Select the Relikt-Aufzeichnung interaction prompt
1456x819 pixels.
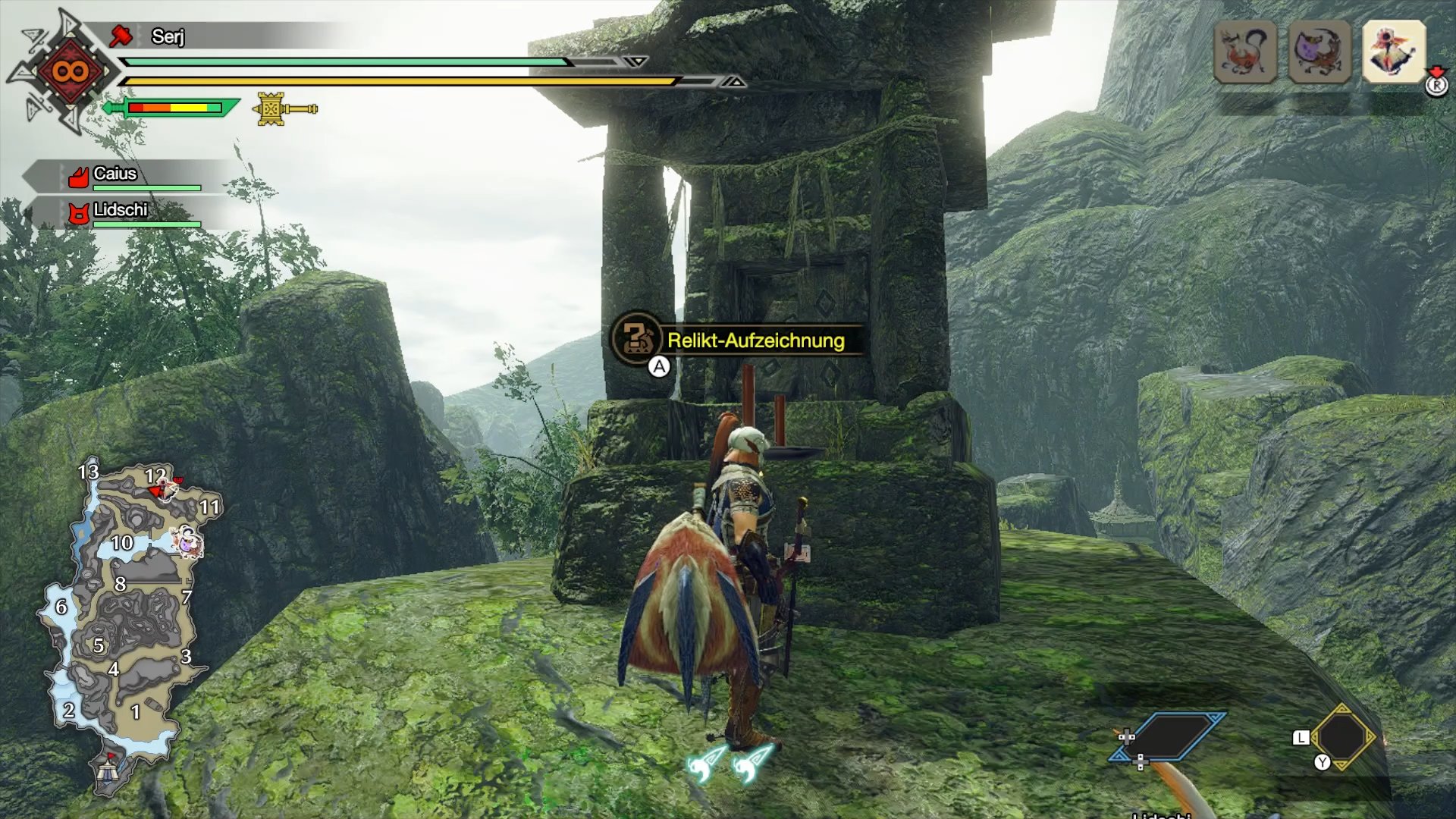755,340
